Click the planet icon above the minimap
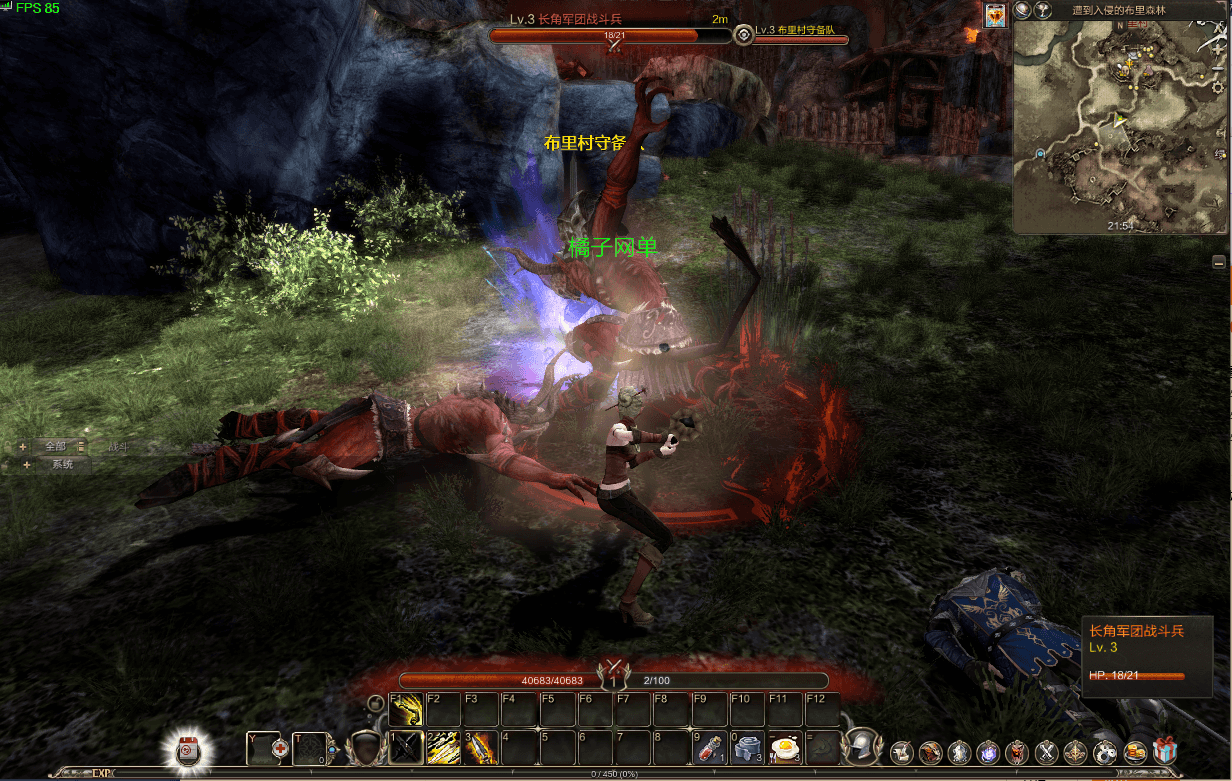1232x781 pixels. point(1022,10)
